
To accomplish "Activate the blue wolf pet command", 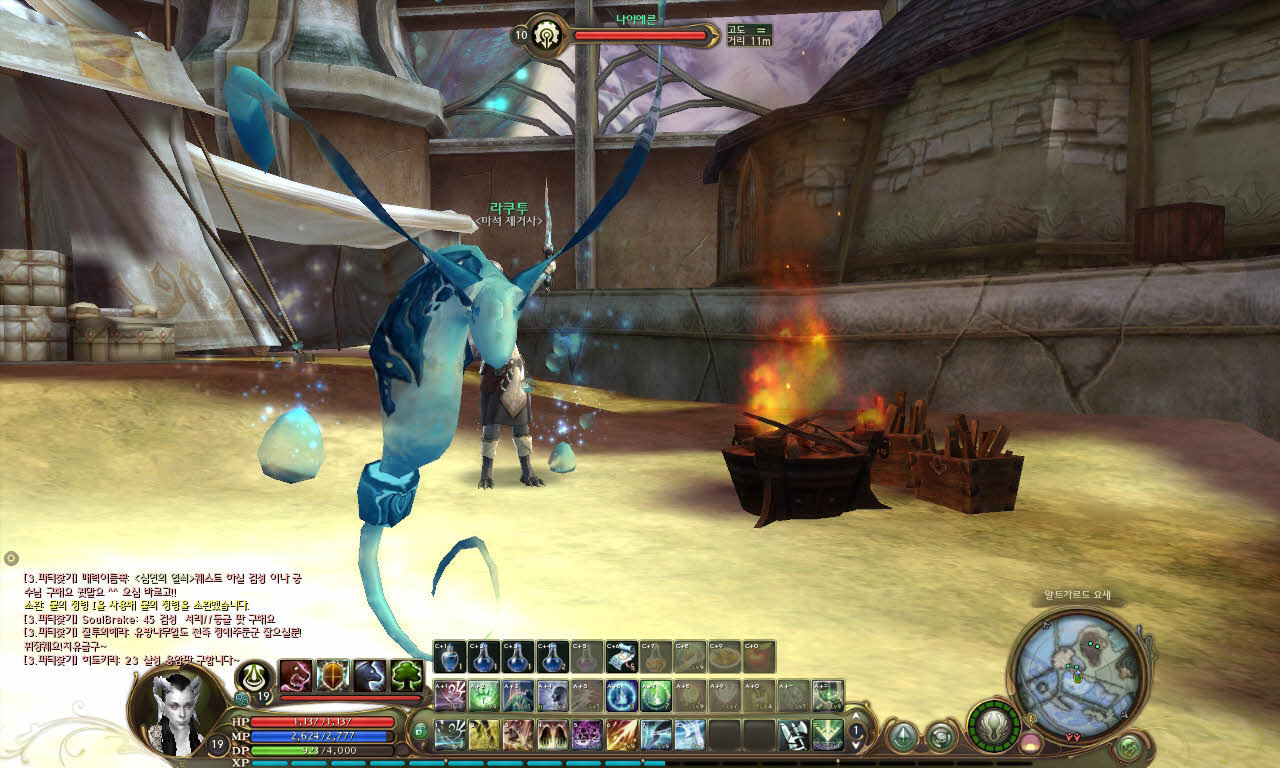I will [x=370, y=677].
